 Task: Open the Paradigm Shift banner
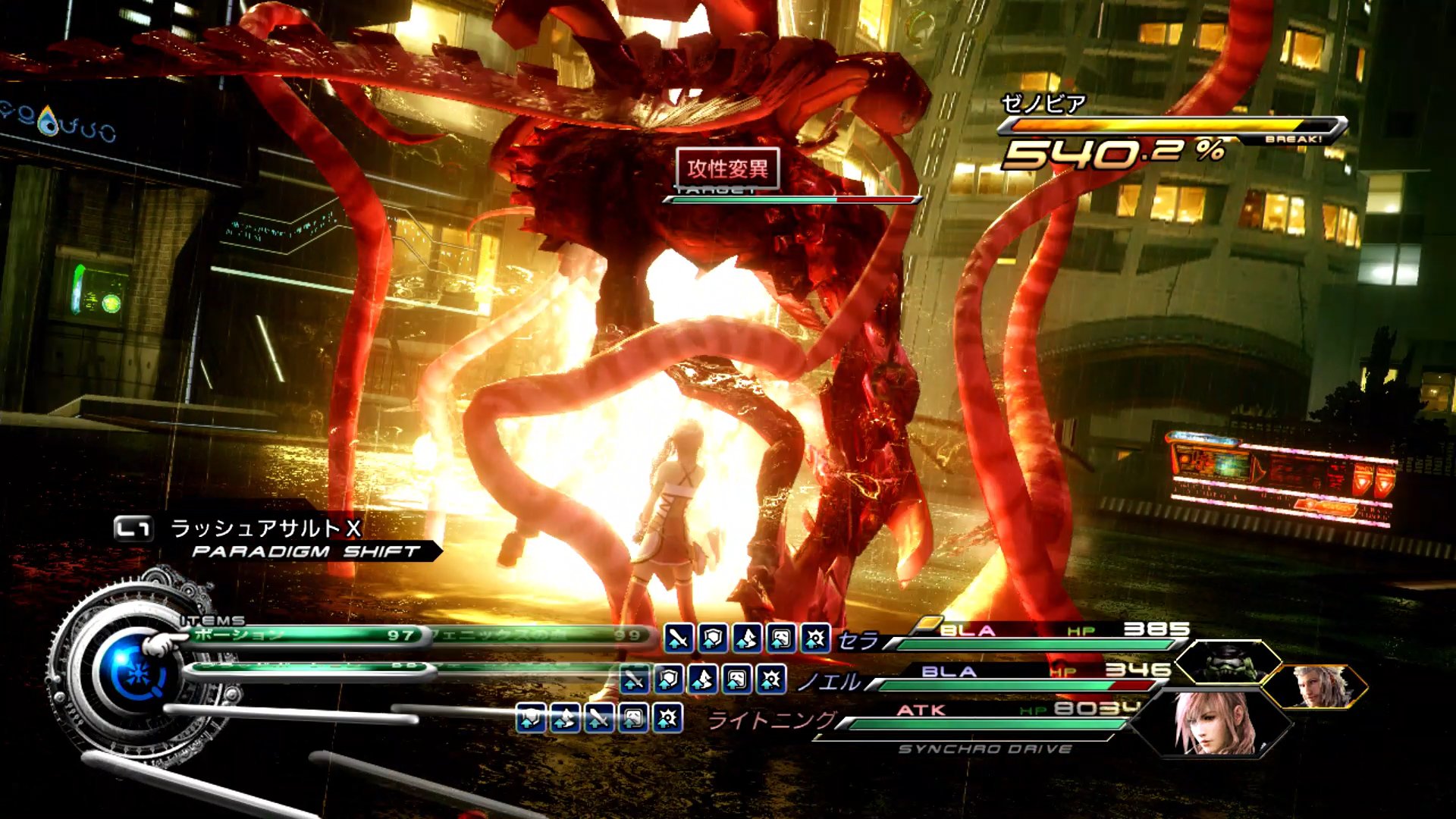[x=303, y=551]
